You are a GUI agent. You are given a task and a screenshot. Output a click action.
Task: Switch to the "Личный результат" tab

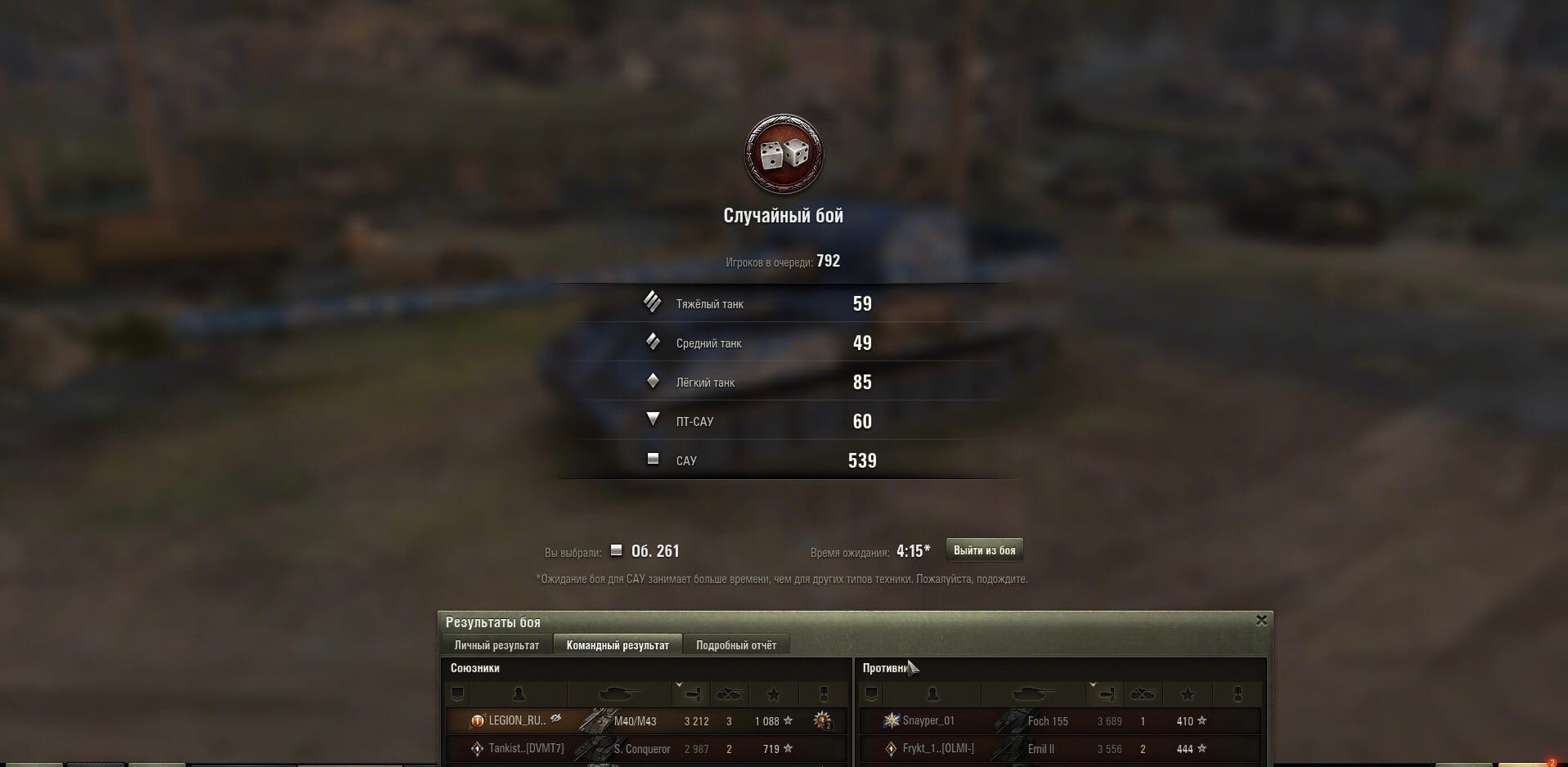pos(496,645)
